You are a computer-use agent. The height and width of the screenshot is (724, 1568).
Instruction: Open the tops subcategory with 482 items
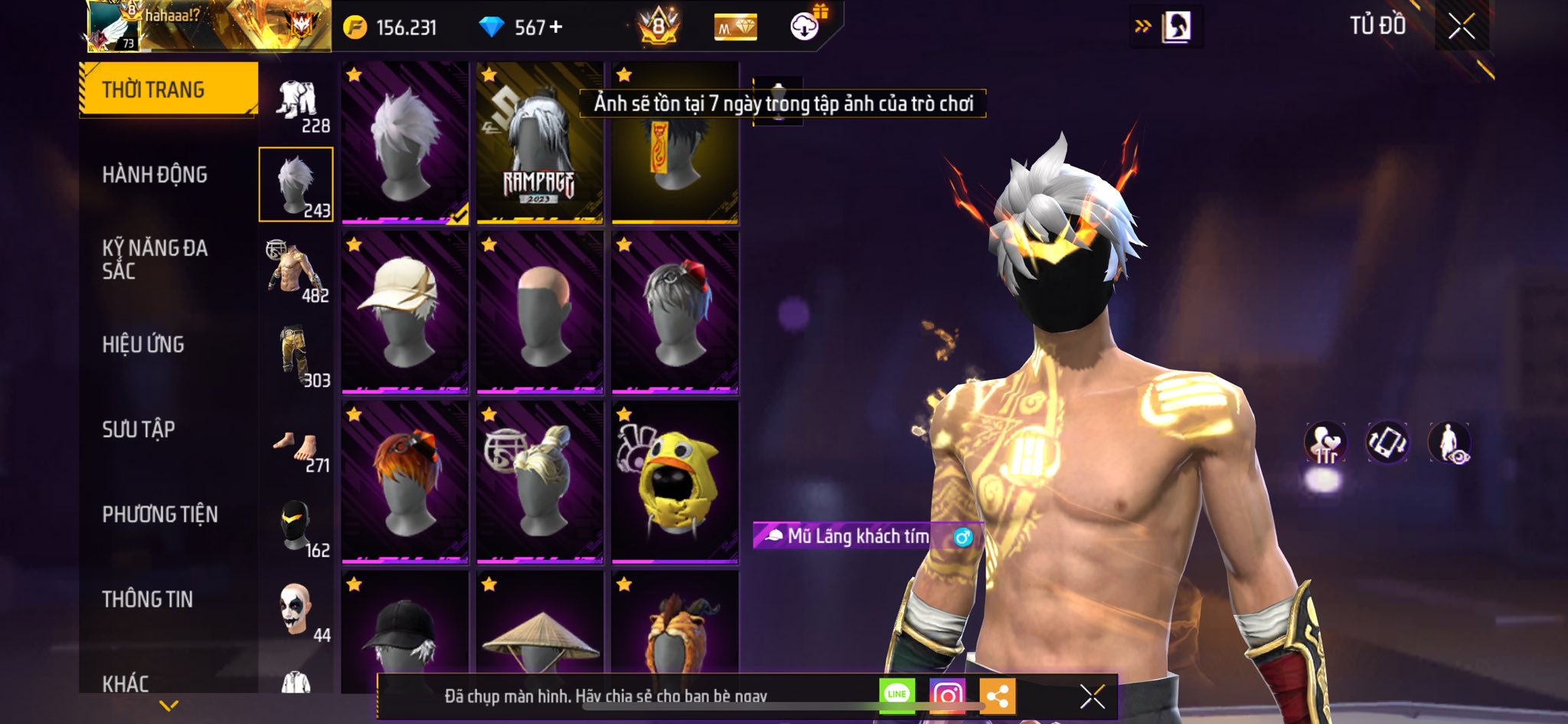[x=296, y=271]
